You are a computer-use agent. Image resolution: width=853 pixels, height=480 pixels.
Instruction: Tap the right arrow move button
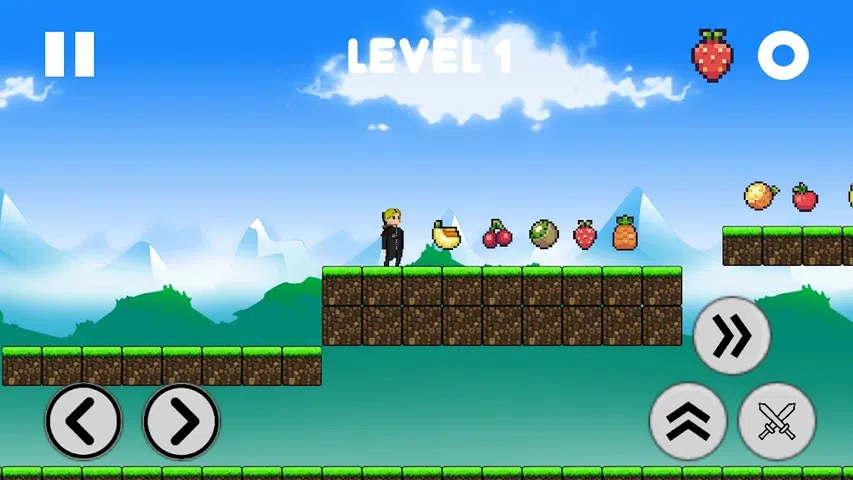click(181, 421)
